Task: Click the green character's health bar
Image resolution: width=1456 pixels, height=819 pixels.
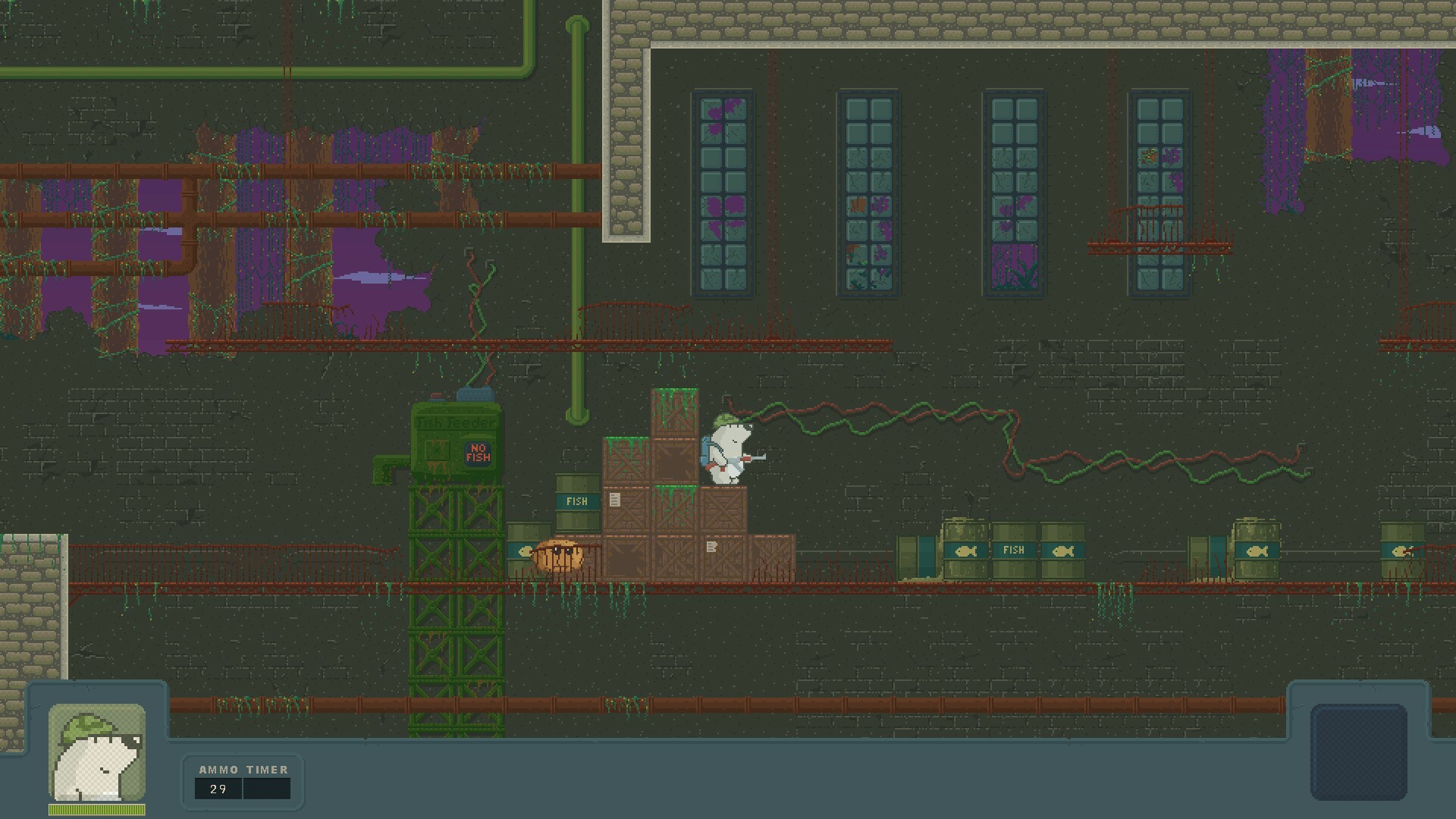Action: click(x=97, y=808)
